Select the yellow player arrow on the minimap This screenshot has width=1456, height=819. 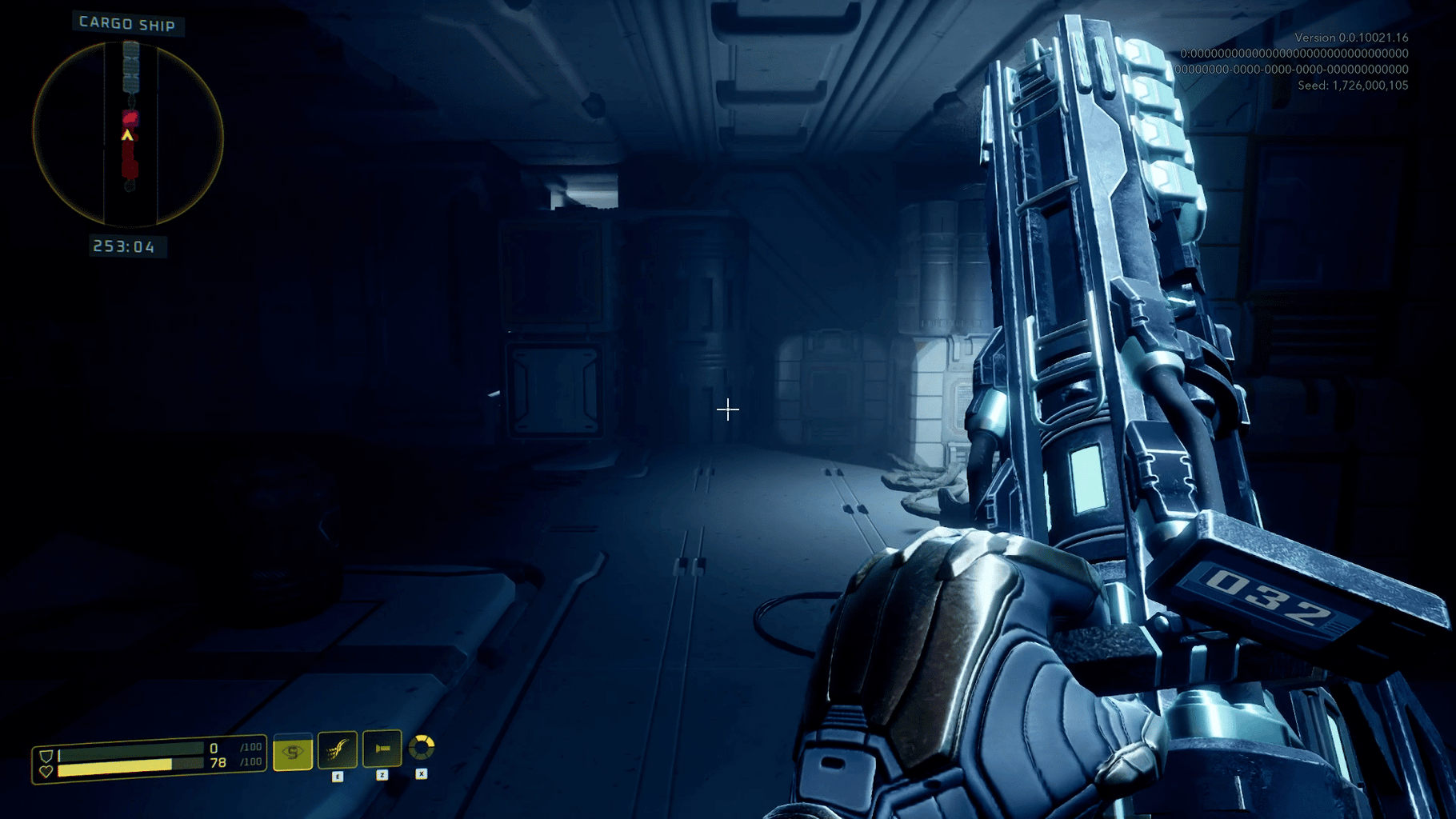pos(127,136)
